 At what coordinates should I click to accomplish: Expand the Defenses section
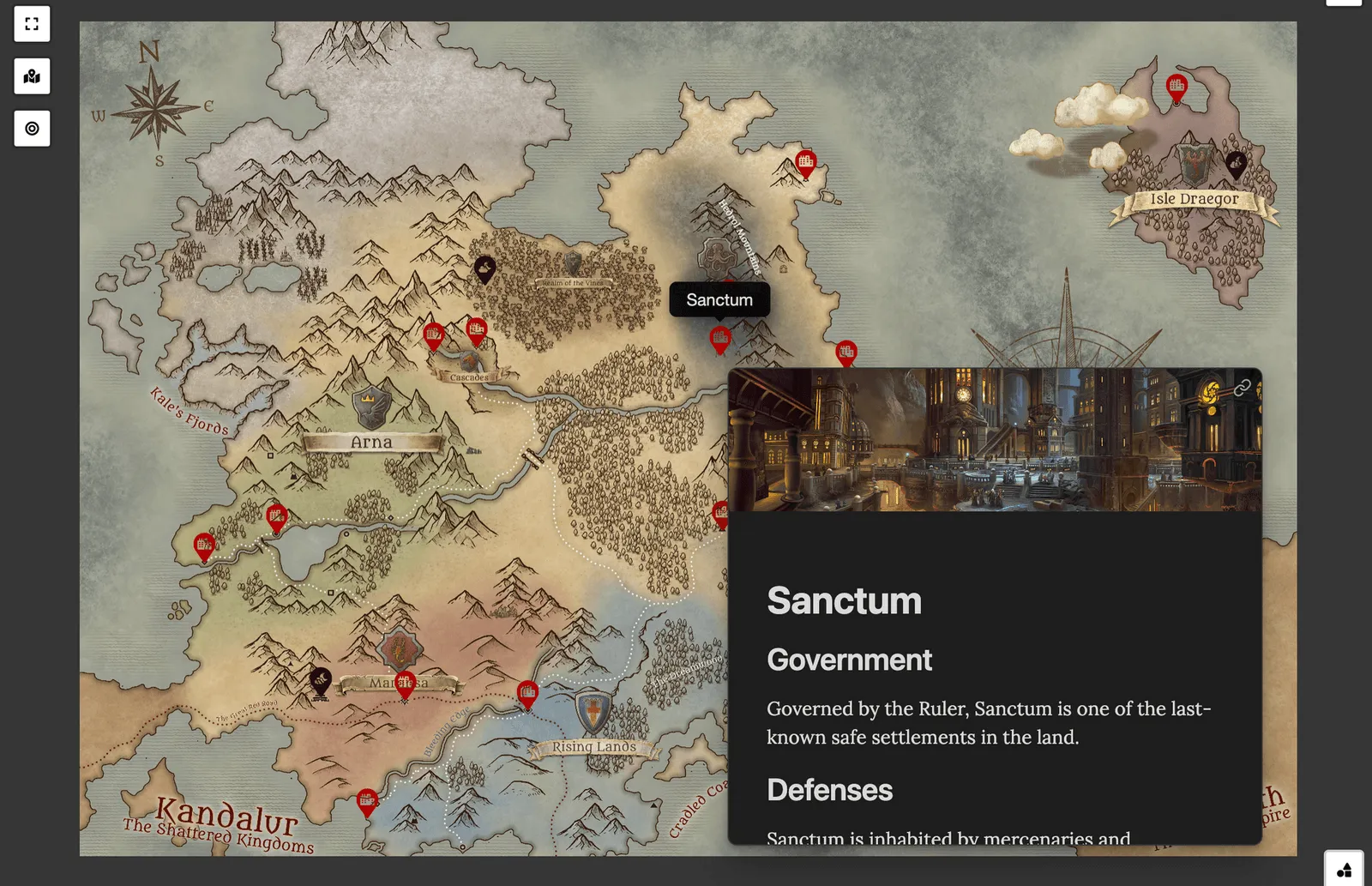(x=829, y=790)
